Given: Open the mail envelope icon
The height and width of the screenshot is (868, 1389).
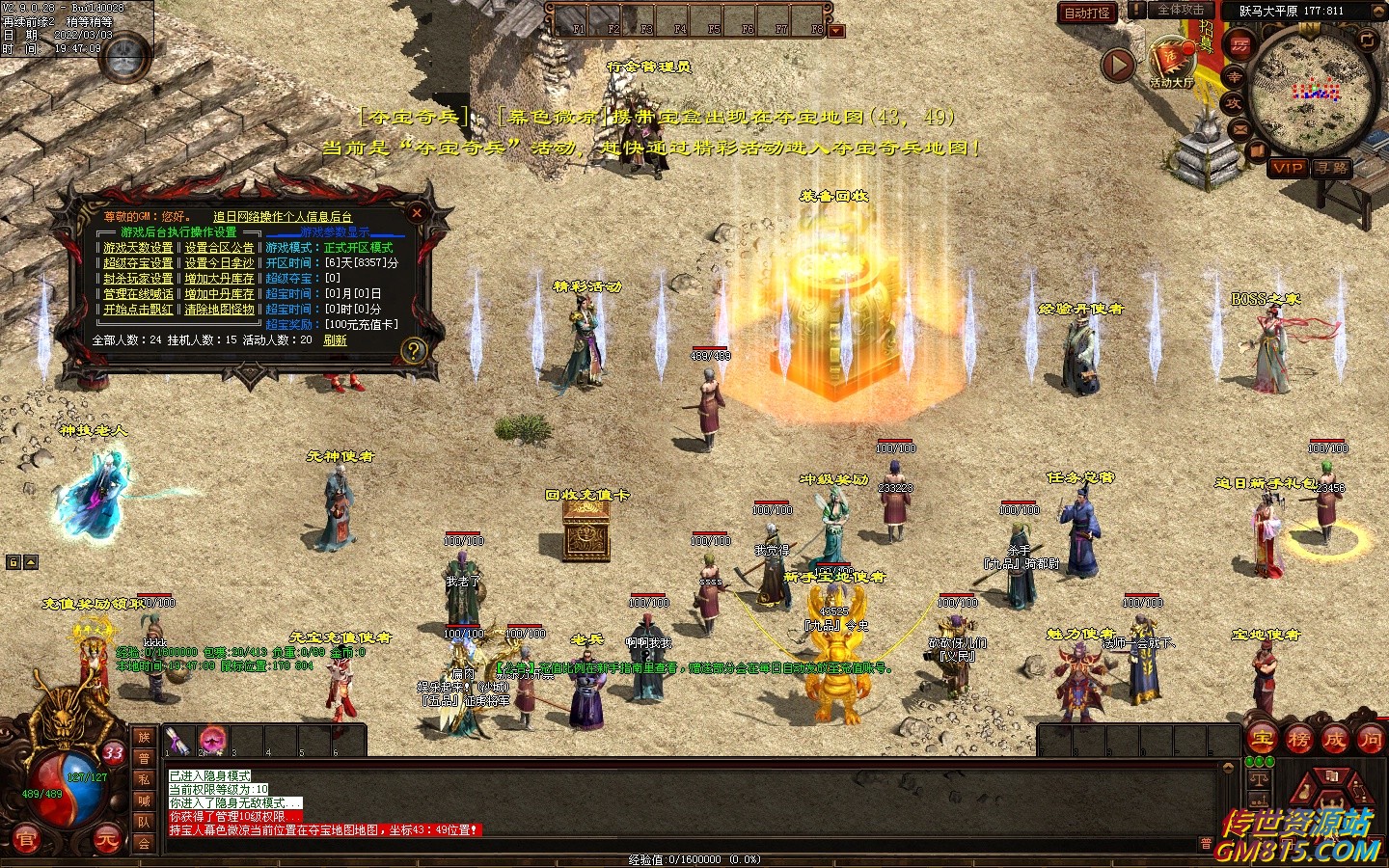Looking at the screenshot, I should [1239, 128].
